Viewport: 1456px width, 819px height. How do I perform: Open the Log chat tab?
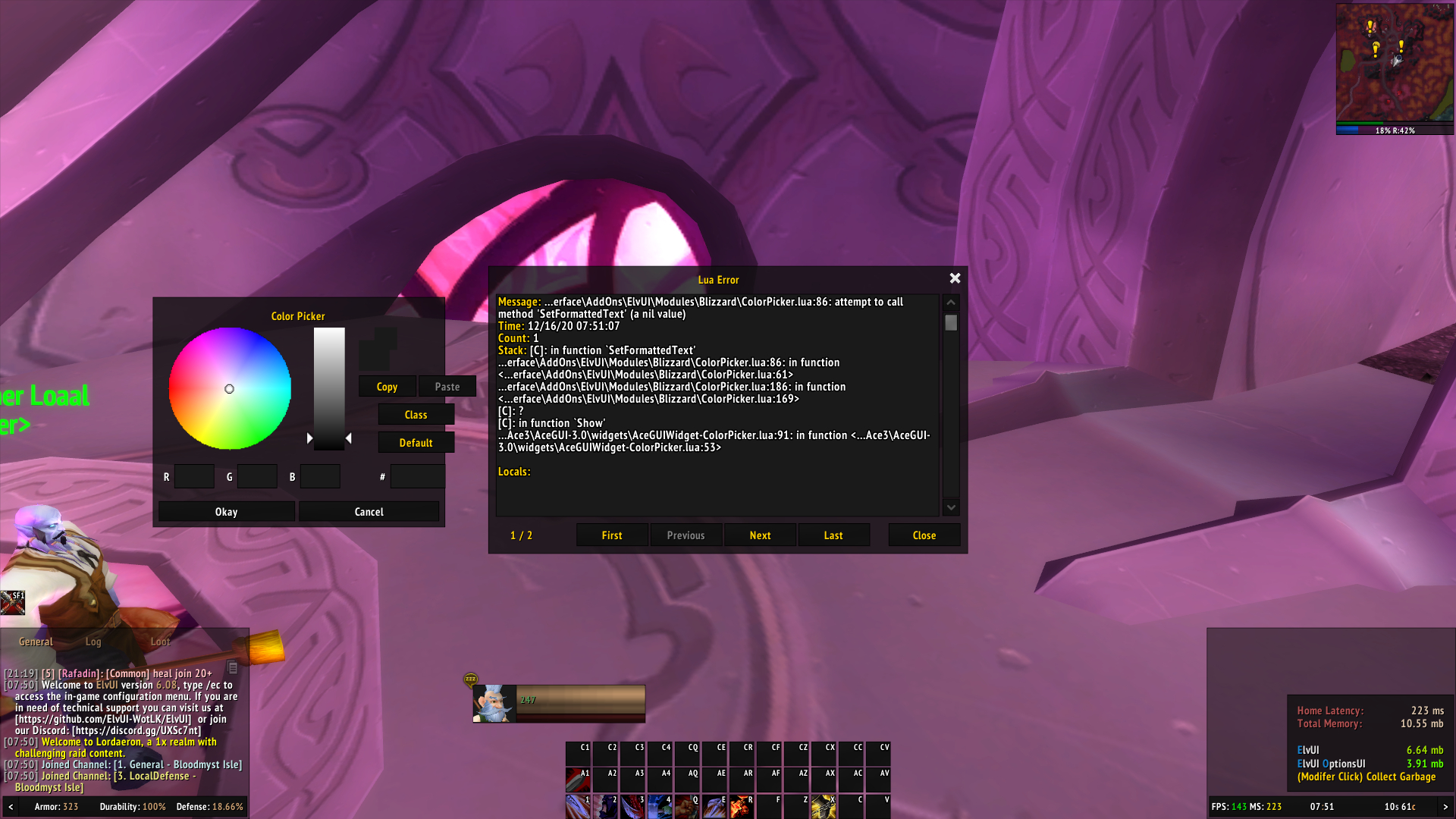[x=93, y=641]
